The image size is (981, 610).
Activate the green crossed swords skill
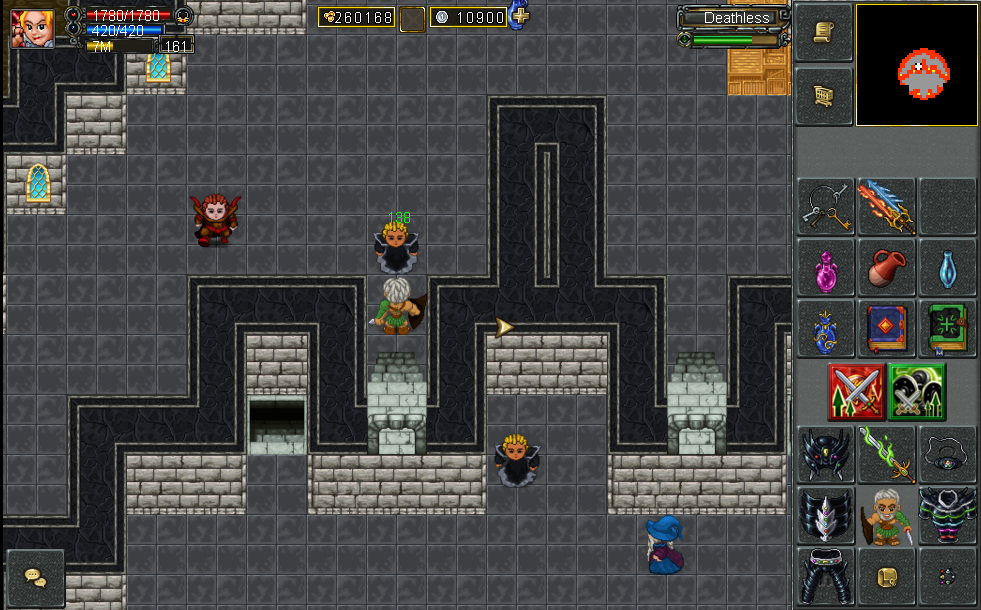point(917,391)
